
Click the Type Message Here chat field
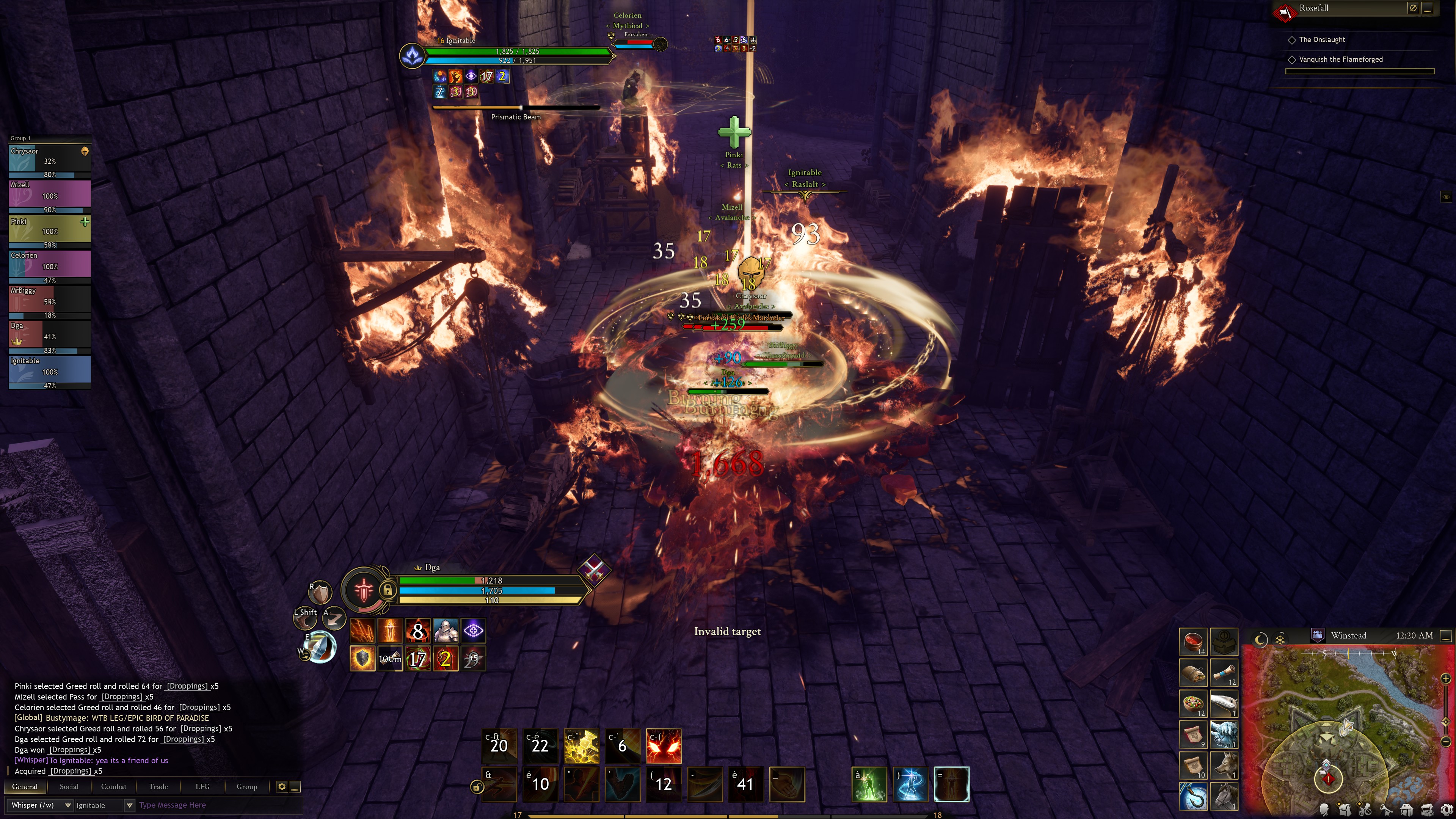click(218, 805)
